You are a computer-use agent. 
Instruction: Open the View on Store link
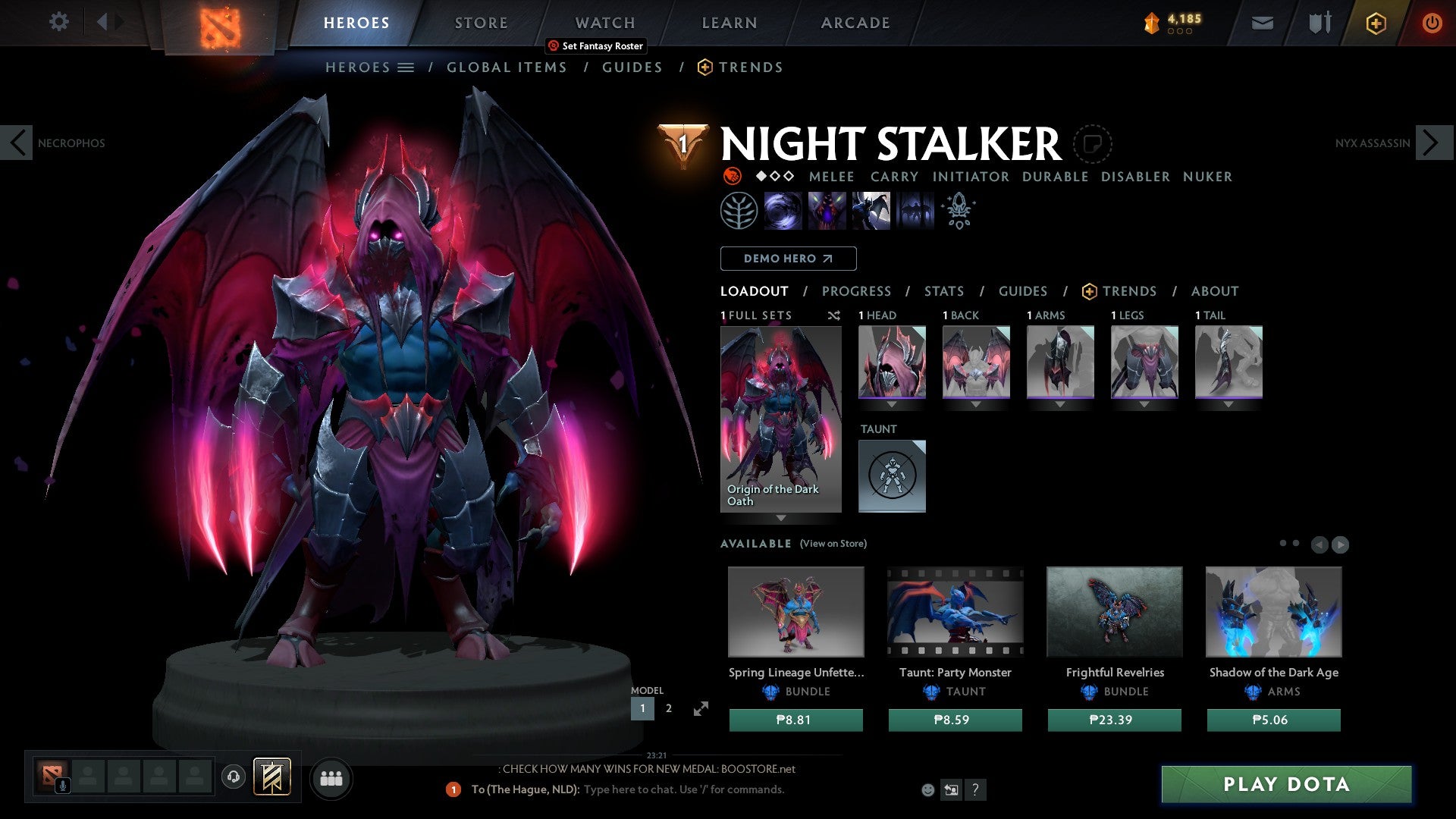click(833, 544)
